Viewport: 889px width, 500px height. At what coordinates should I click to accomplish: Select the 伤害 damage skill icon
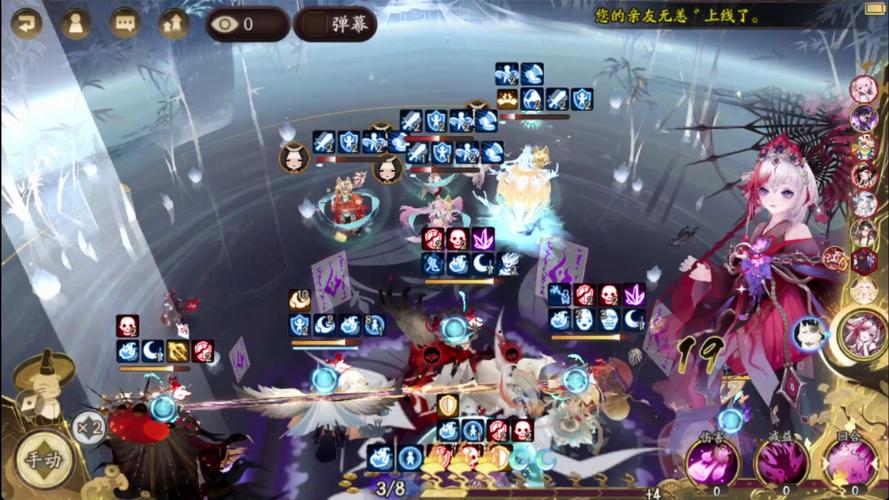712,460
